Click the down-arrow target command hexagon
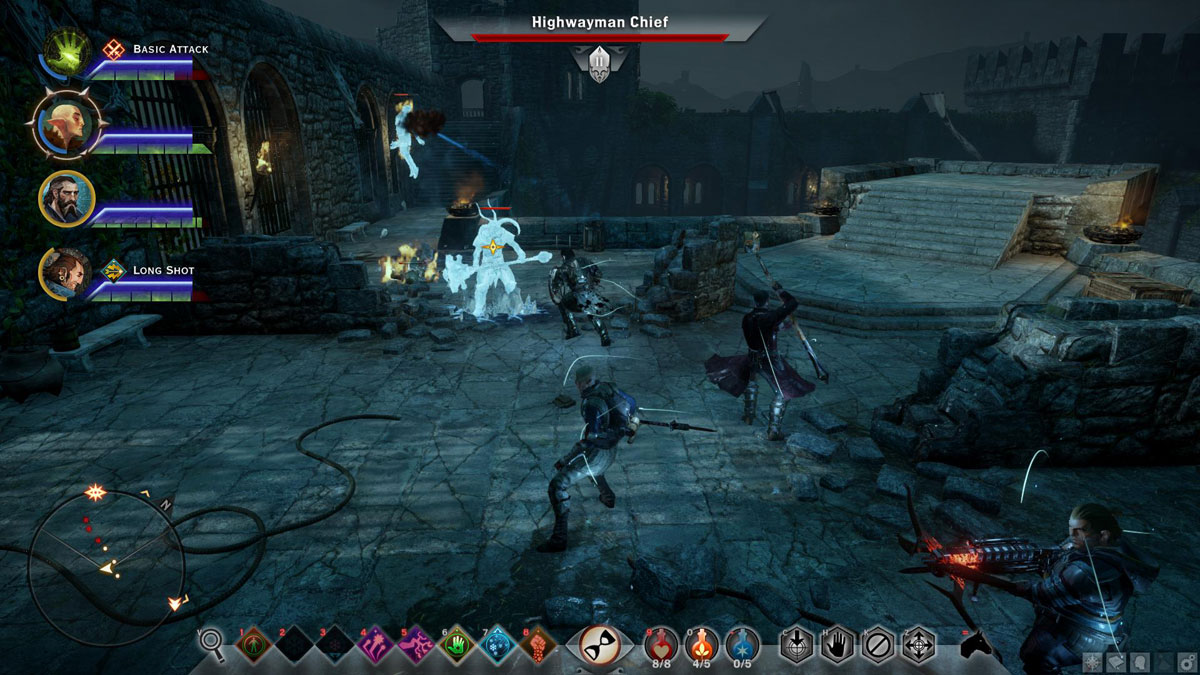Image resolution: width=1200 pixels, height=675 pixels. tap(797, 645)
